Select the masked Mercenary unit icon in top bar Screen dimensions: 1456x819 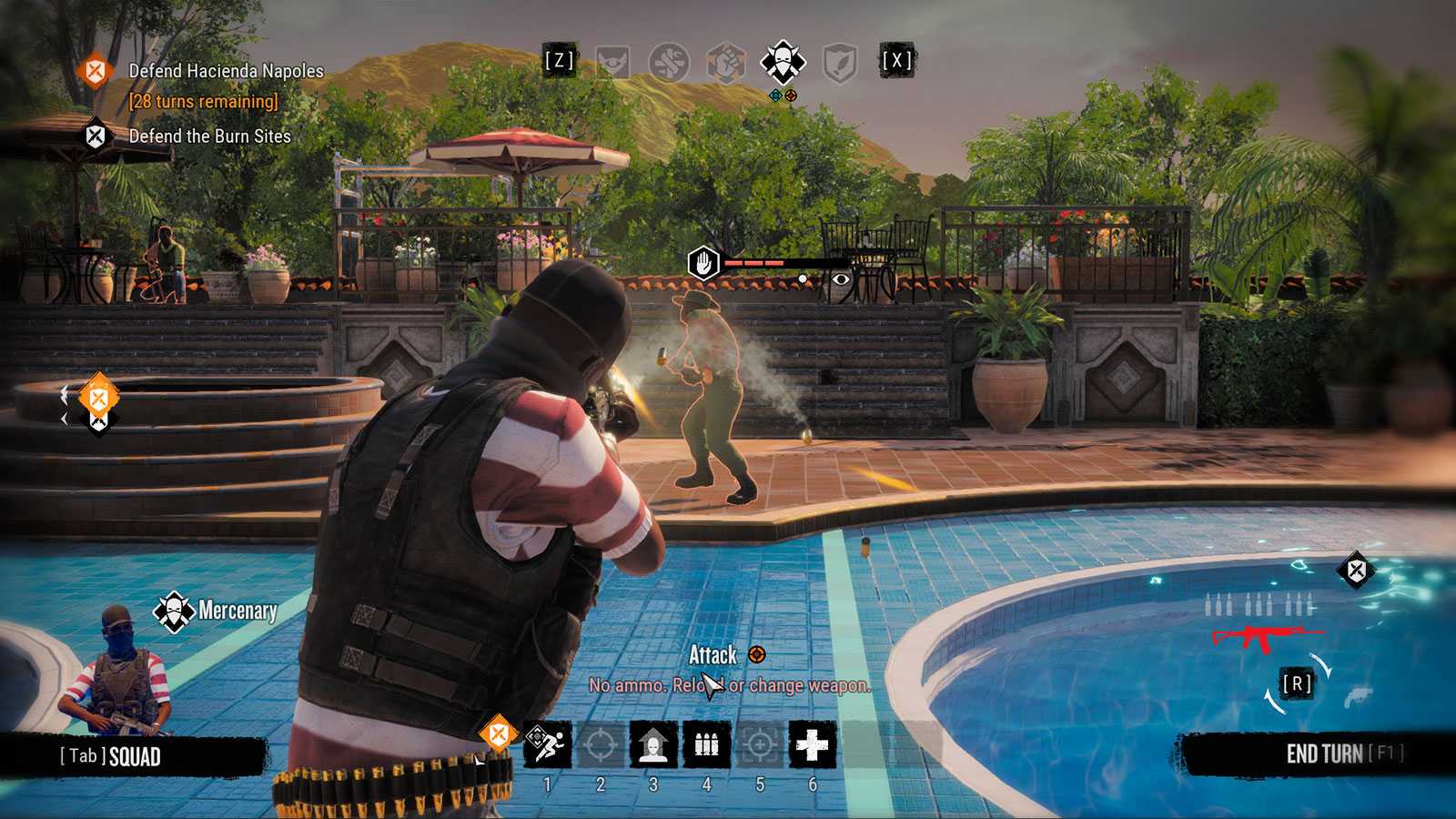(x=782, y=62)
